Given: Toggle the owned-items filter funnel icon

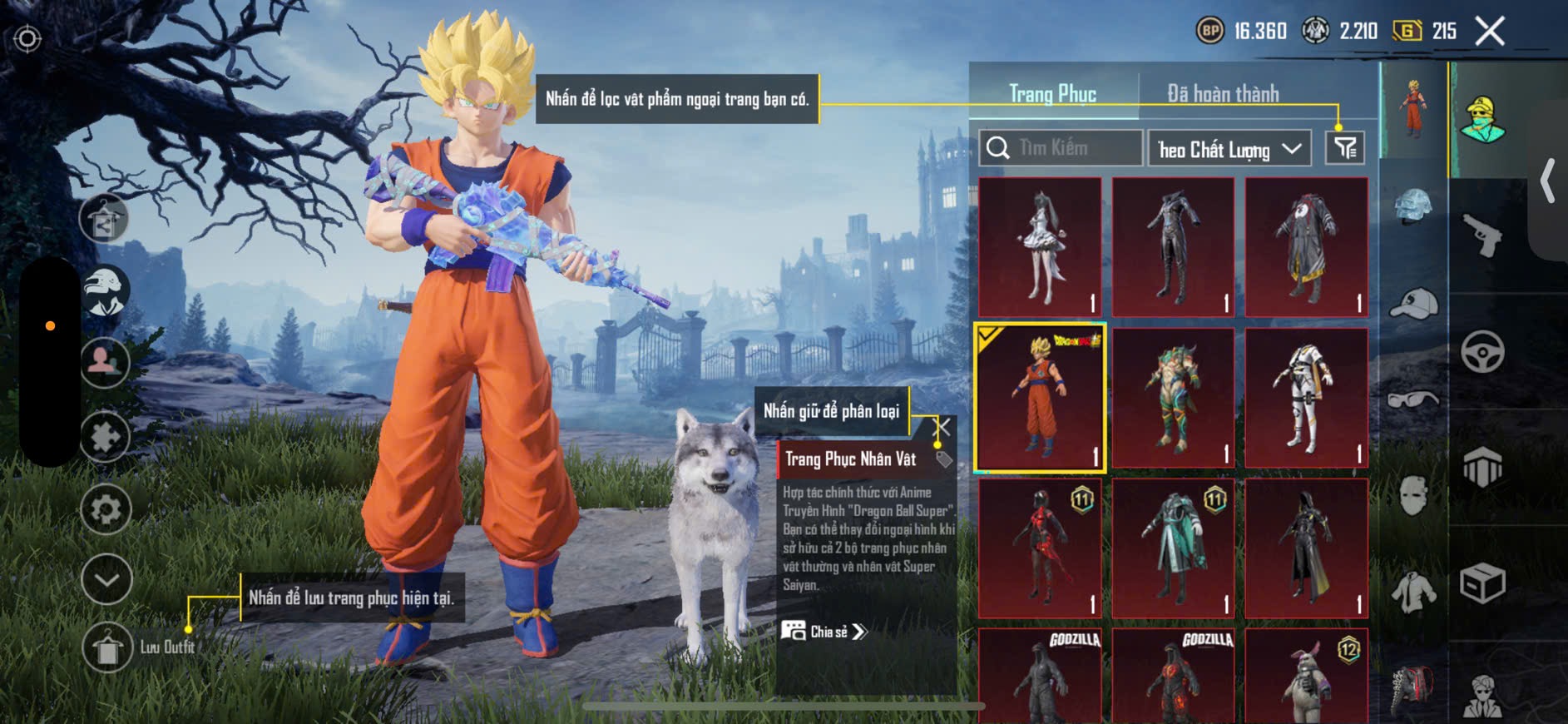Looking at the screenshot, I should tap(1344, 149).
